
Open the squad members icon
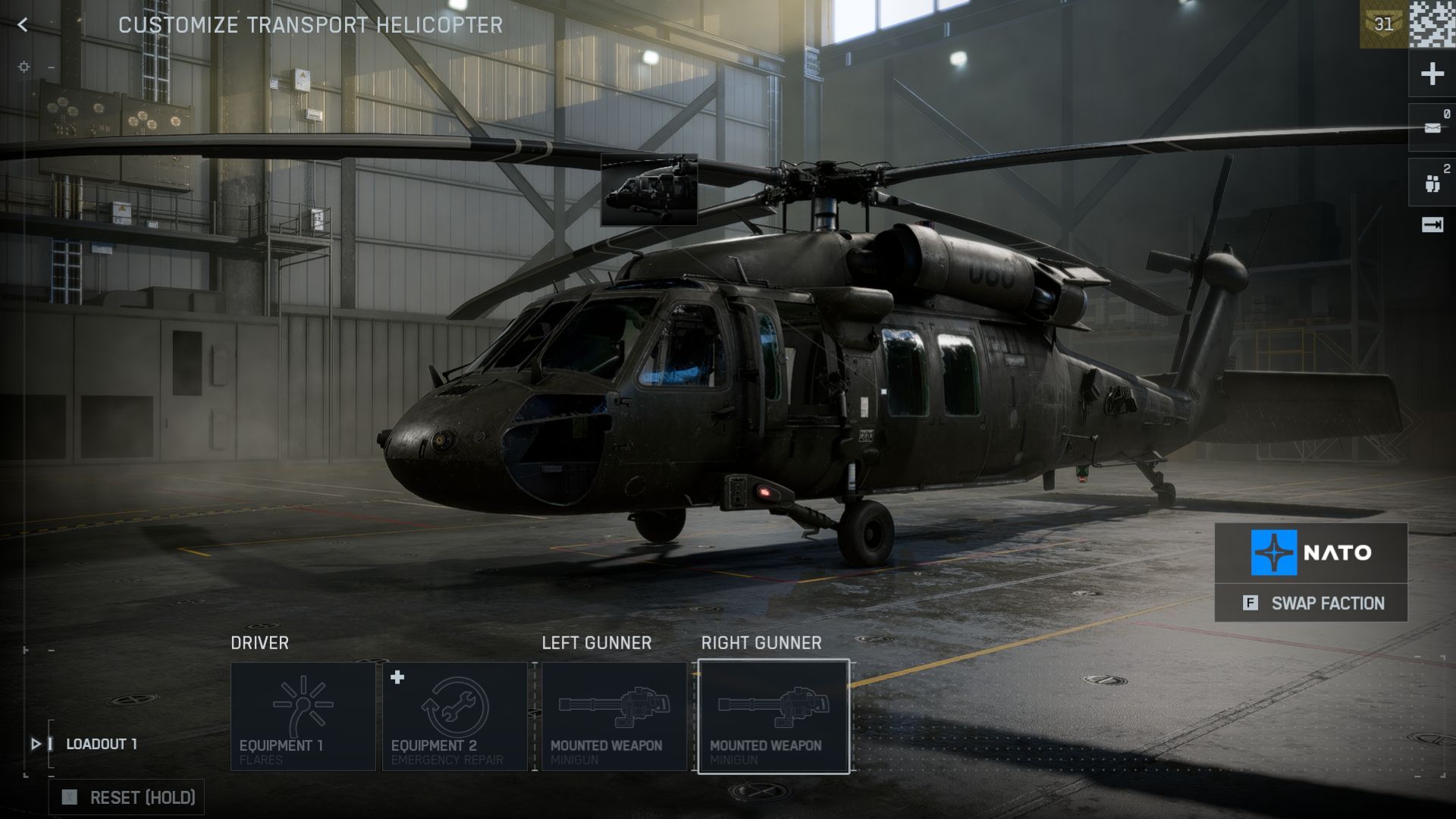(1432, 183)
